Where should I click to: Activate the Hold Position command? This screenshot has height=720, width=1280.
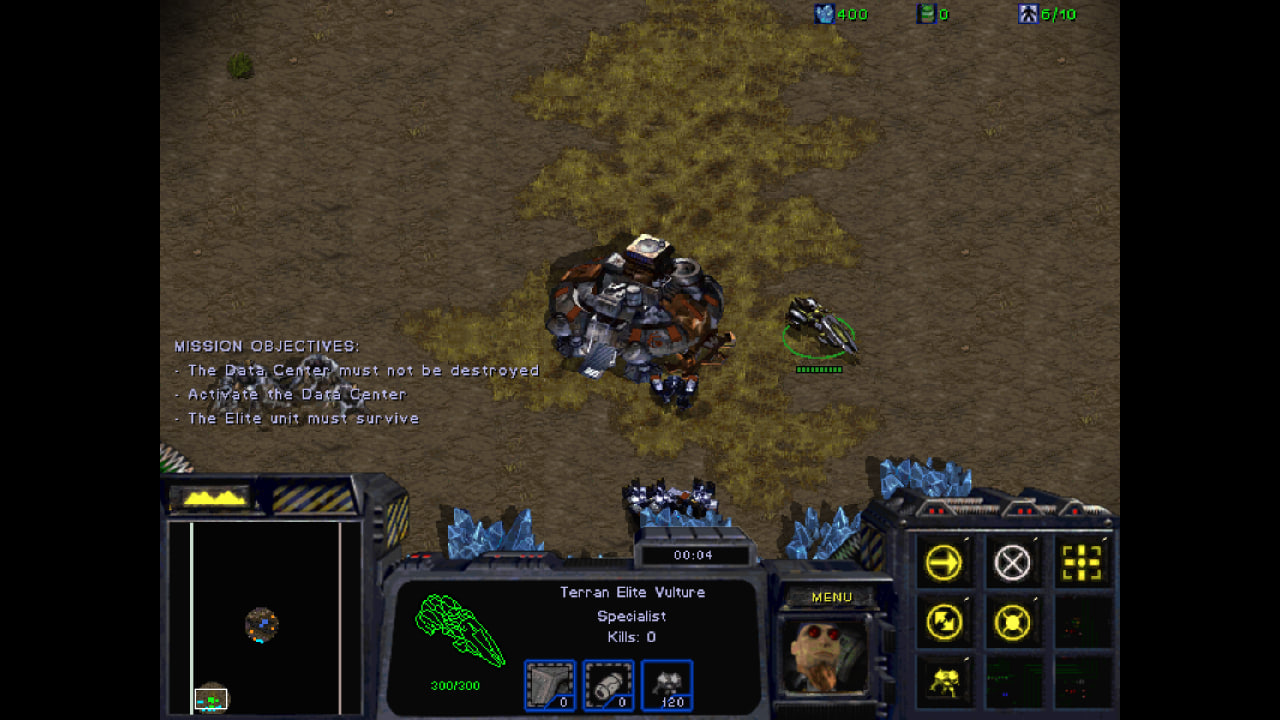click(1012, 623)
